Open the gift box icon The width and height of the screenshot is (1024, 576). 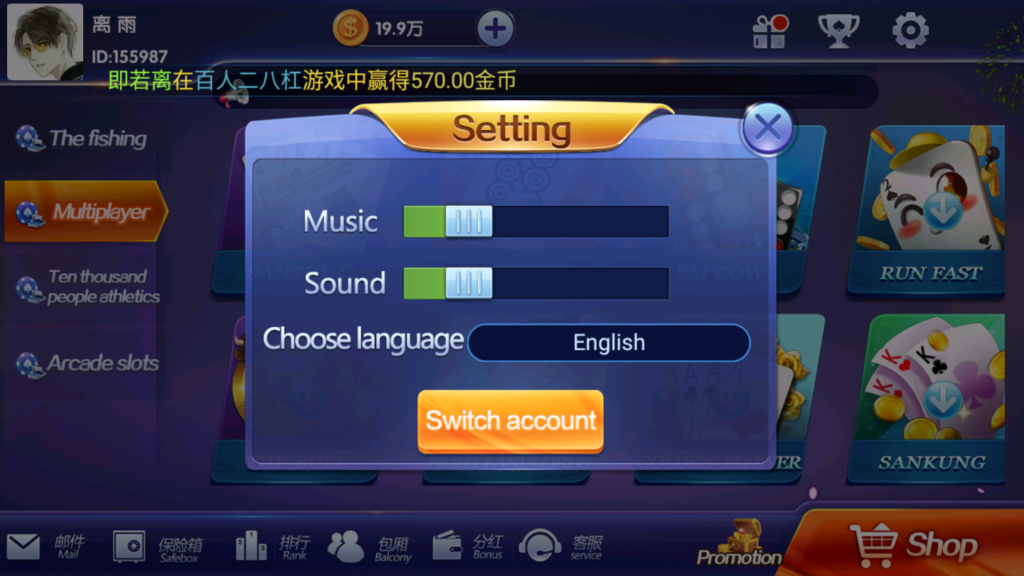[770, 30]
